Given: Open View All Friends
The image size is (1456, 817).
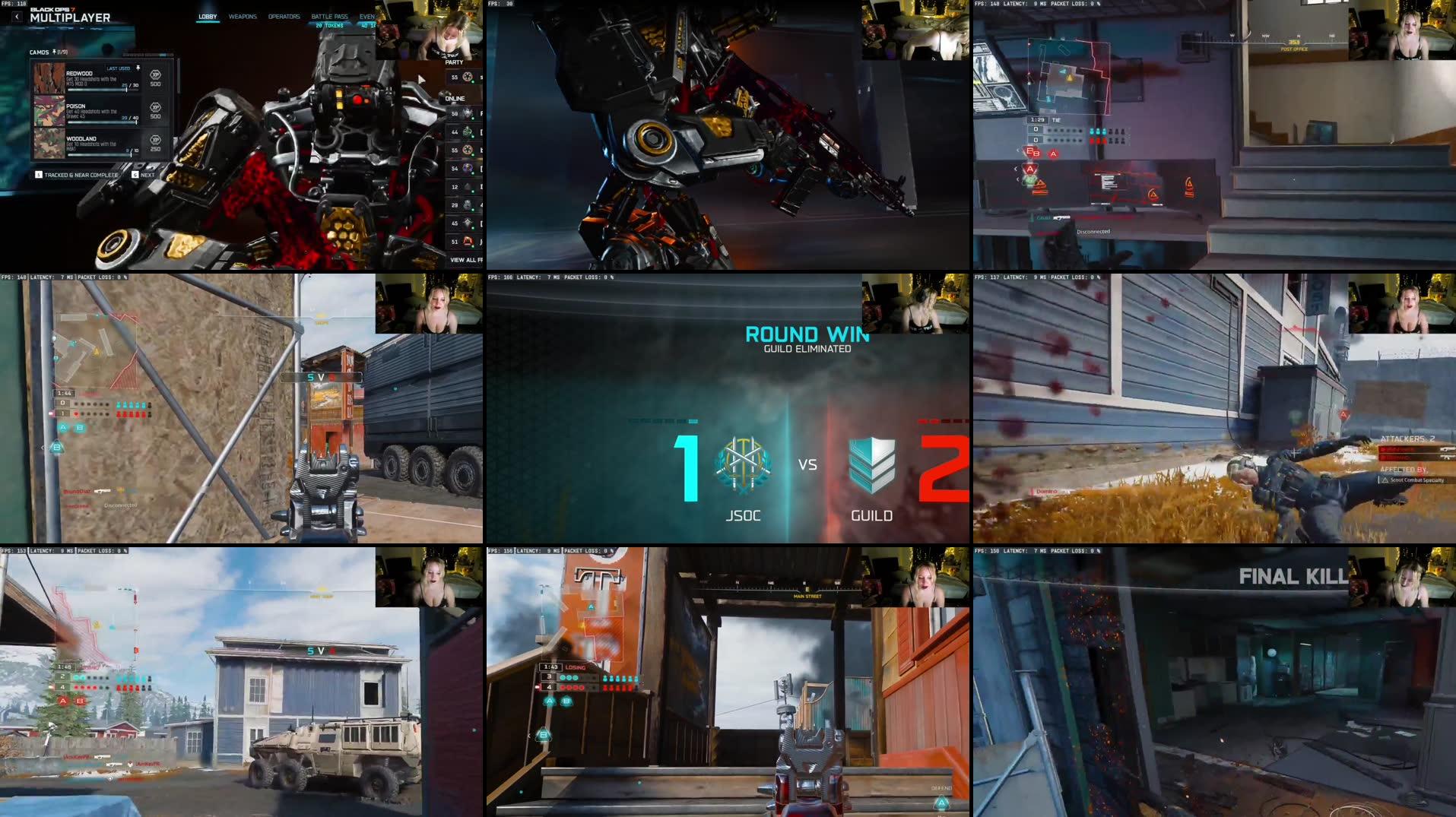Looking at the screenshot, I should pyautogui.click(x=467, y=260).
